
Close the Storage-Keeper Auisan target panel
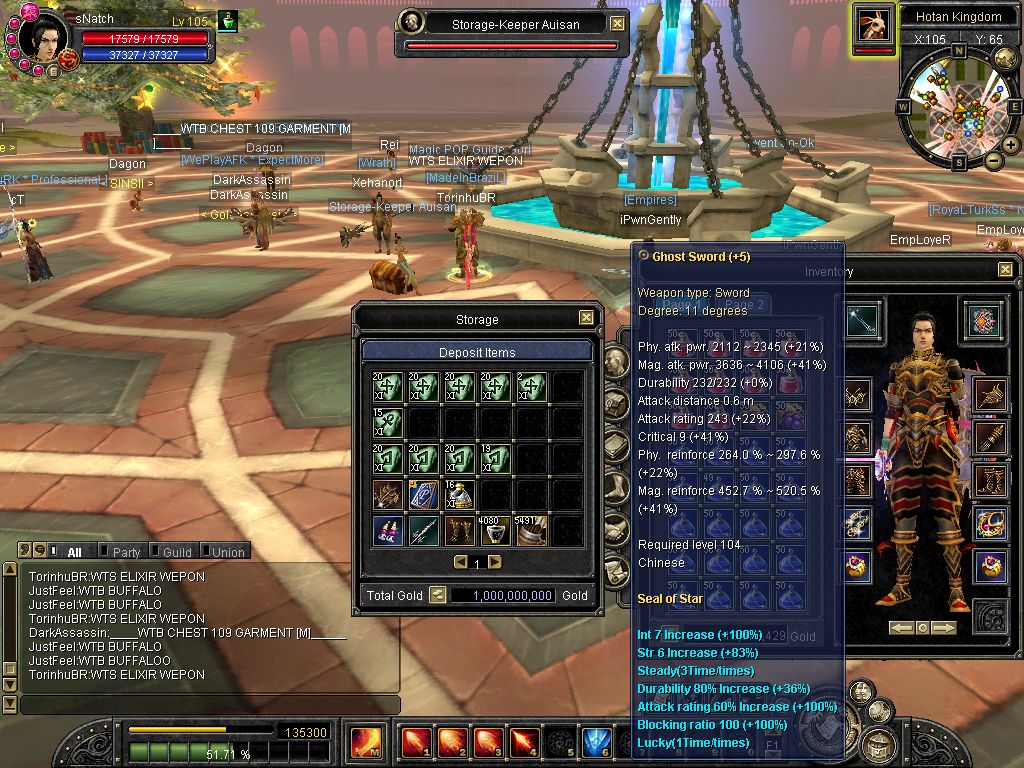click(617, 24)
